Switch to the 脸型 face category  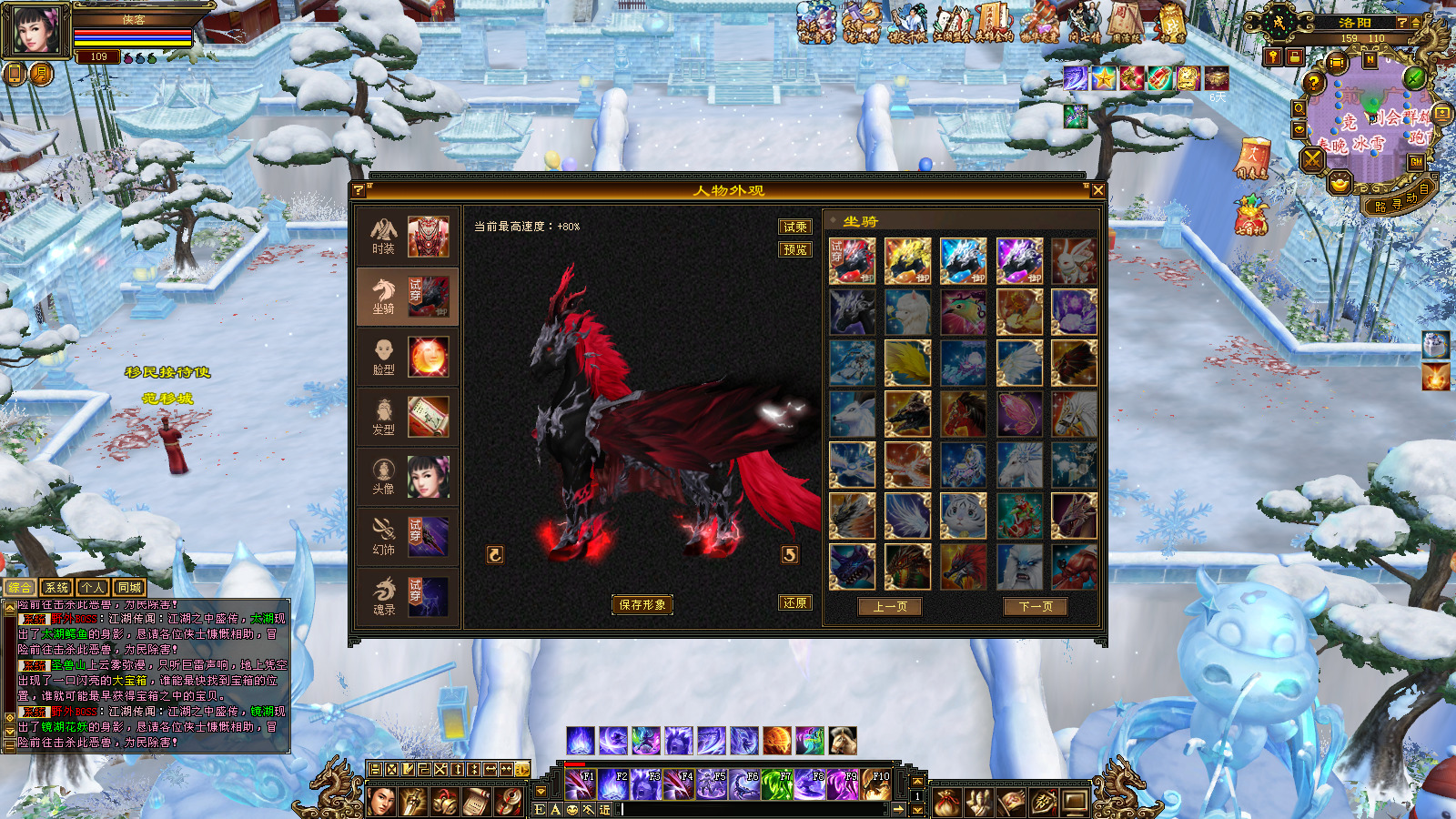point(407,357)
